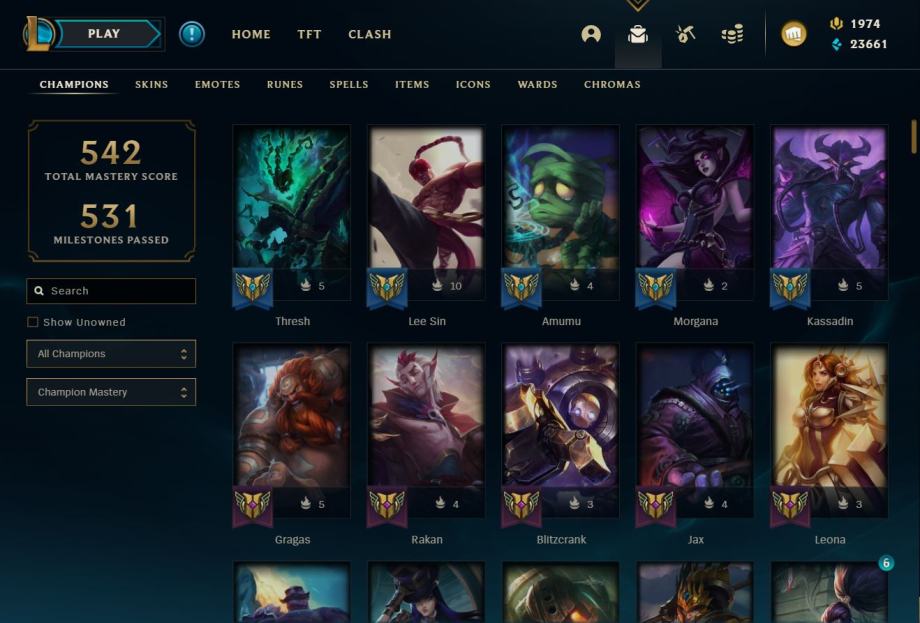Go to the TFT section
This screenshot has width=920, height=623.
pos(309,34)
